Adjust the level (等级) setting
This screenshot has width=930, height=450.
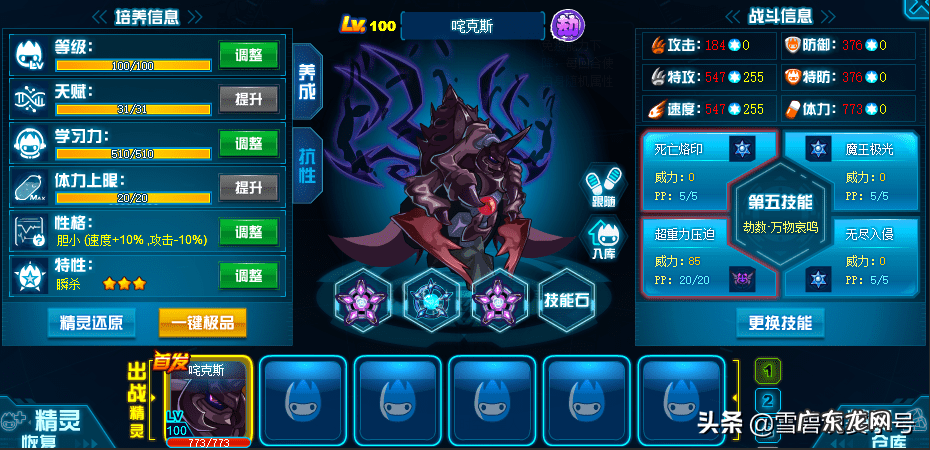click(x=248, y=54)
